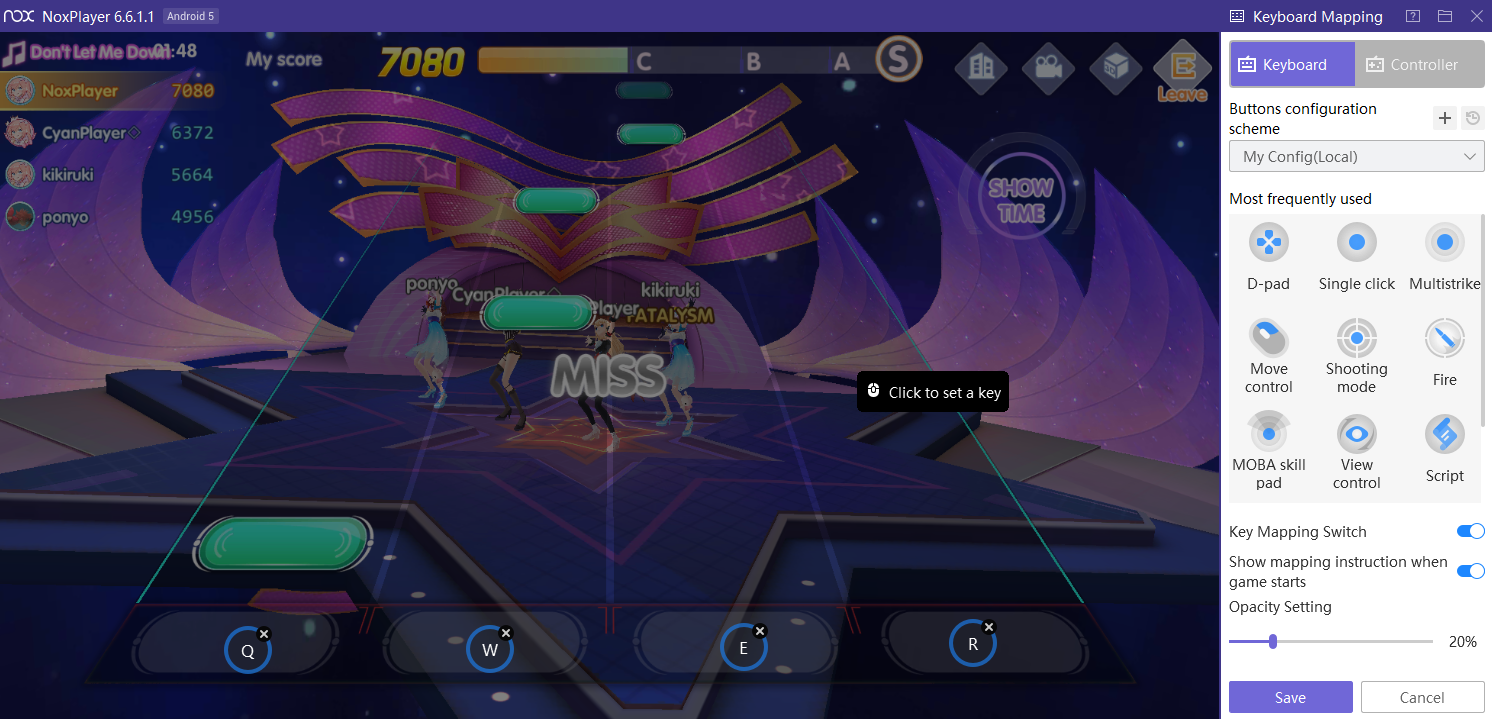Tap the buildings icon in the HUD
Image resolution: width=1492 pixels, height=719 pixels.
(x=981, y=67)
